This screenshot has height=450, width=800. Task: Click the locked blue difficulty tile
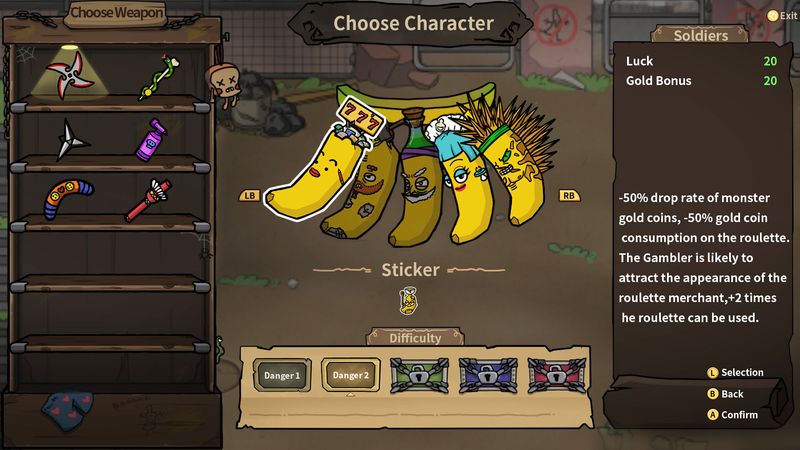click(x=487, y=375)
